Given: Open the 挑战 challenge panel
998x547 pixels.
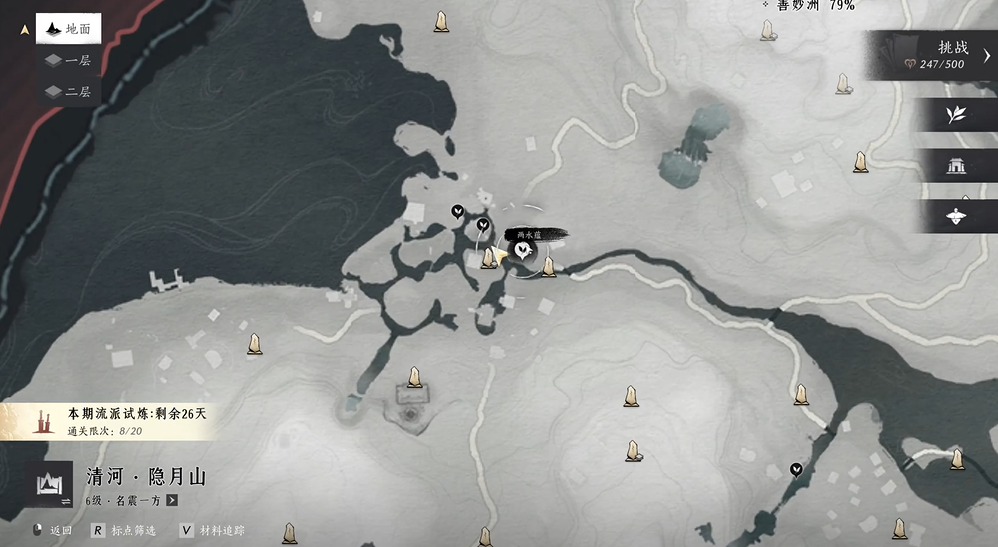Looking at the screenshot, I should coord(934,55).
